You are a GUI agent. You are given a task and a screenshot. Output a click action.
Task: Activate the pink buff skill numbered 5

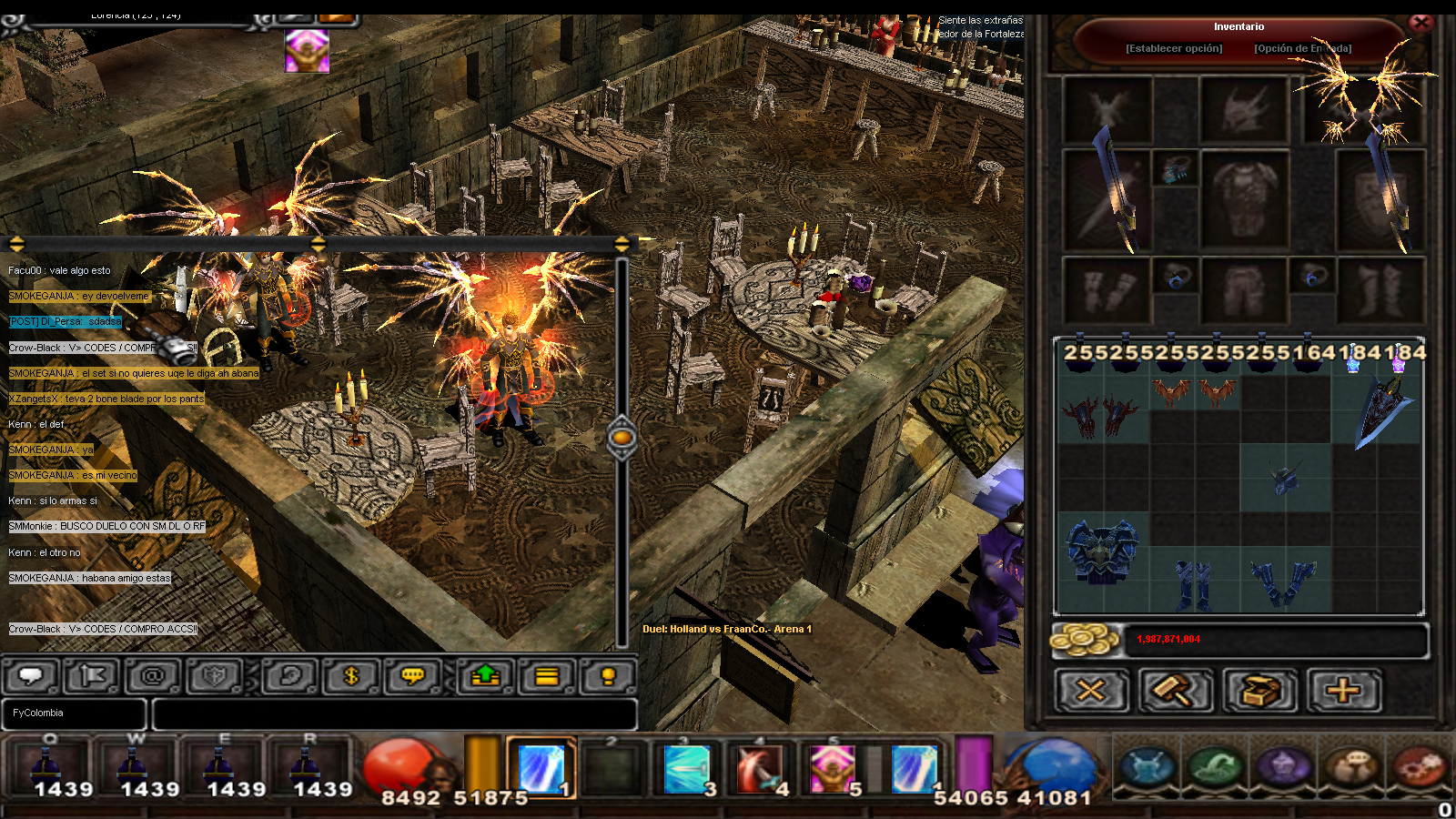click(832, 769)
